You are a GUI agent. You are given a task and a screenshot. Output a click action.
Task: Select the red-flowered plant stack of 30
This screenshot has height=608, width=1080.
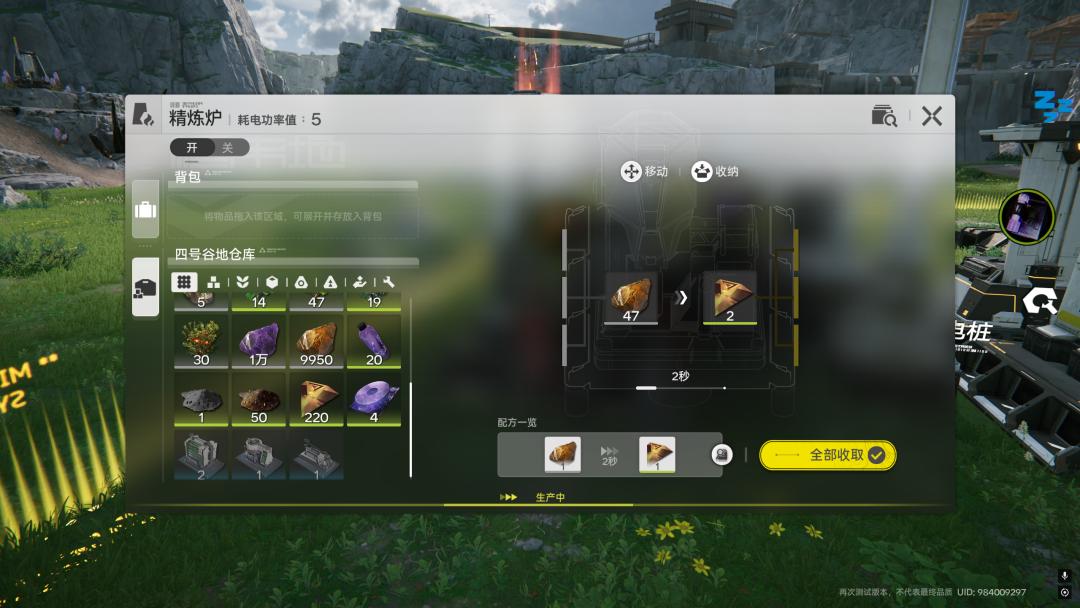(x=201, y=342)
